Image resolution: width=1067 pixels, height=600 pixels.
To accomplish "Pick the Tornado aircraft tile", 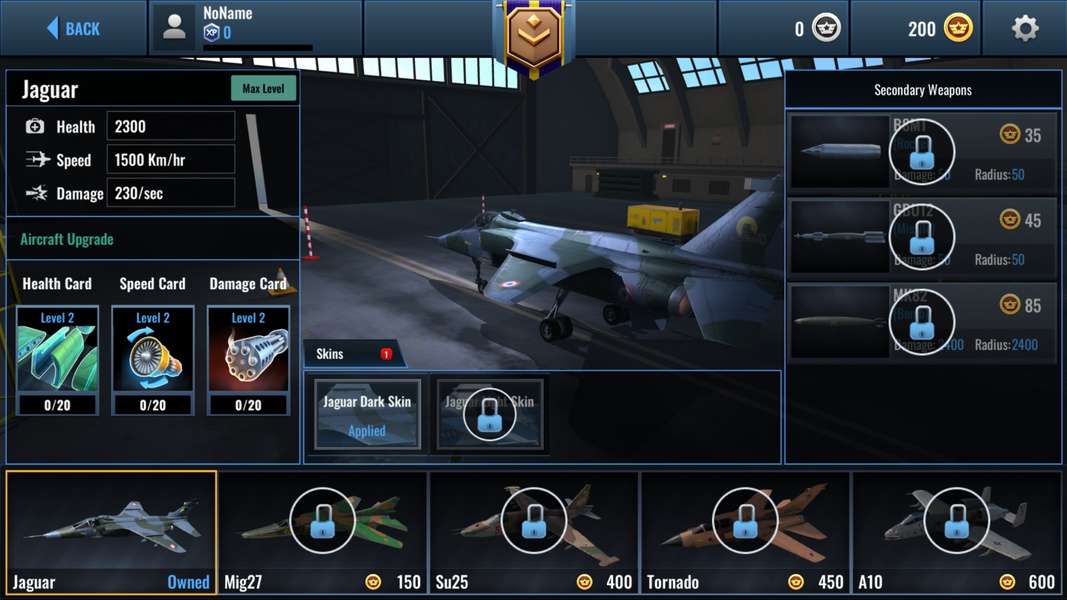I will point(745,533).
